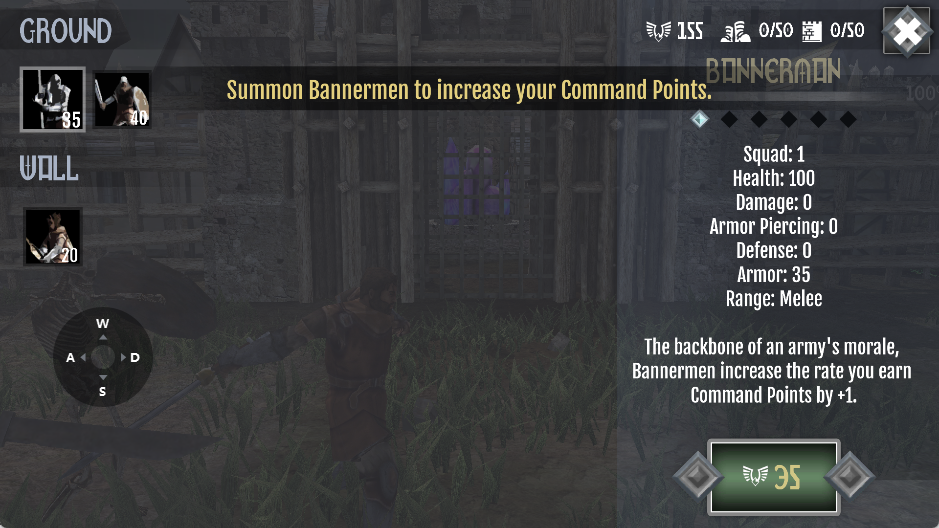Screen dimensions: 939x528
Task: Select the Bannerman unit costing 35
Action: pyautogui.click(x=53, y=99)
